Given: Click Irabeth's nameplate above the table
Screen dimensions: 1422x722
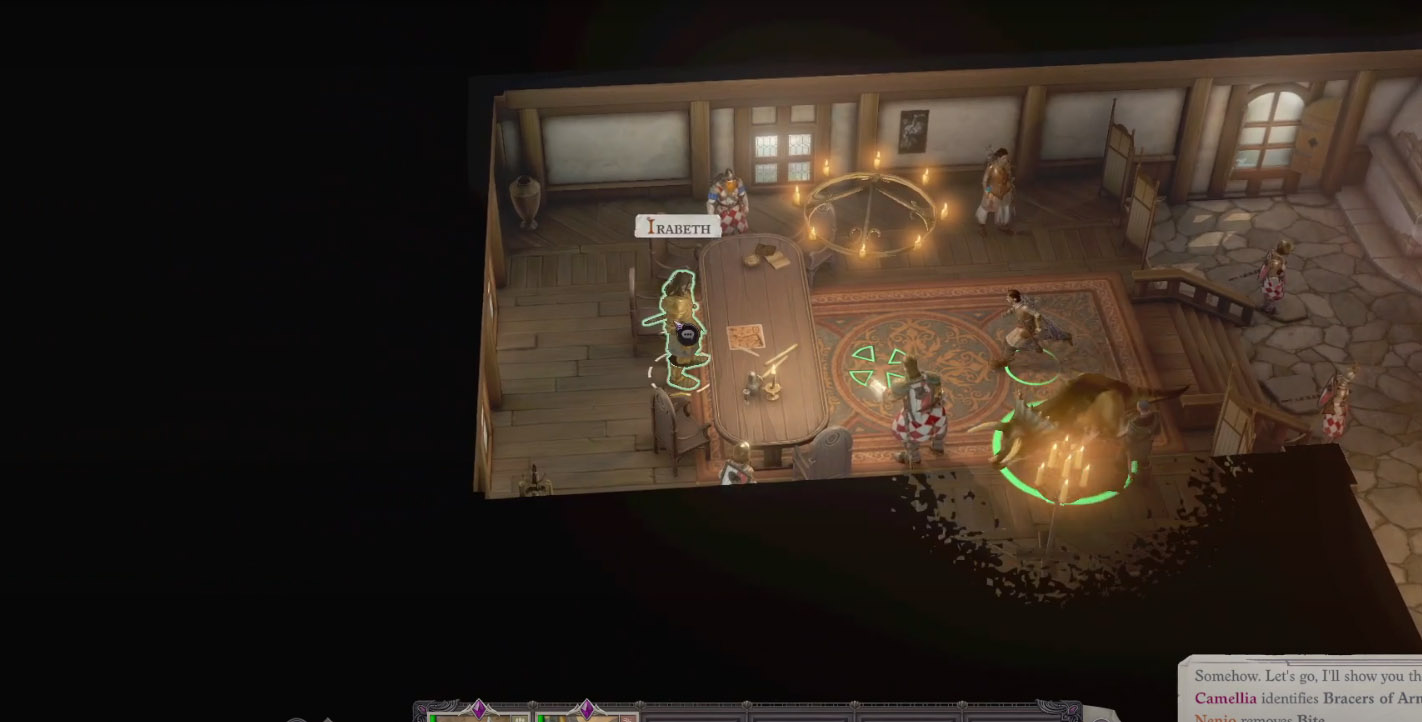Looking at the screenshot, I should pos(678,226).
